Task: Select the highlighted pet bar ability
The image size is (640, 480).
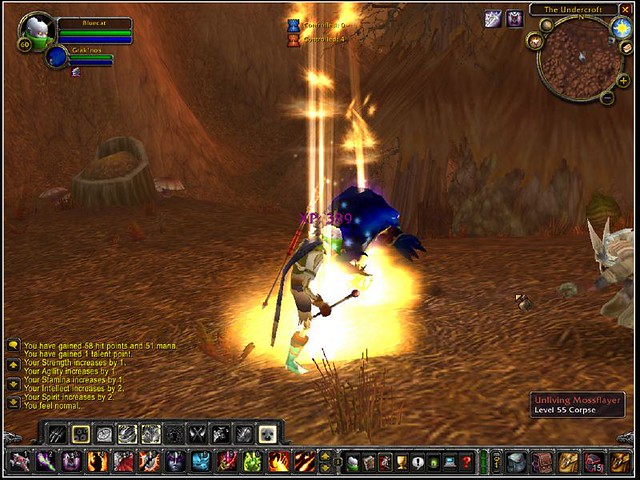Action: [x=81, y=434]
